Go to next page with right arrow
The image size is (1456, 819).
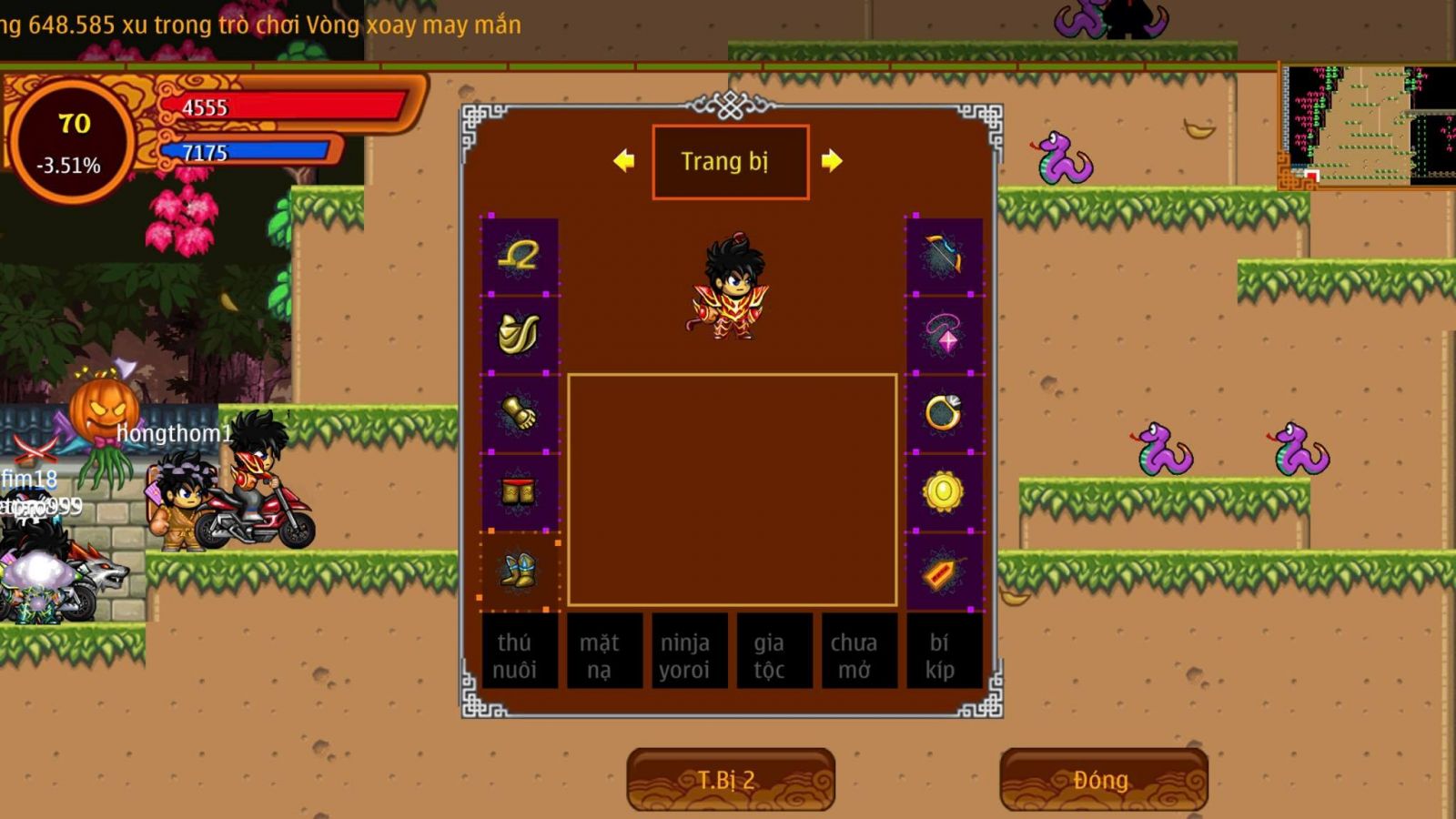[x=832, y=161]
